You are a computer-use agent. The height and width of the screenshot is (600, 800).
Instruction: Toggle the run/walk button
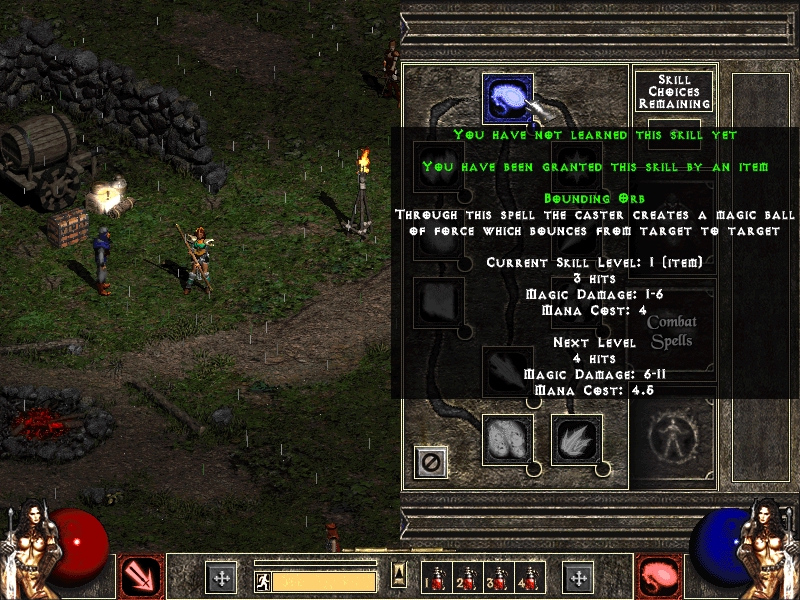tap(263, 580)
